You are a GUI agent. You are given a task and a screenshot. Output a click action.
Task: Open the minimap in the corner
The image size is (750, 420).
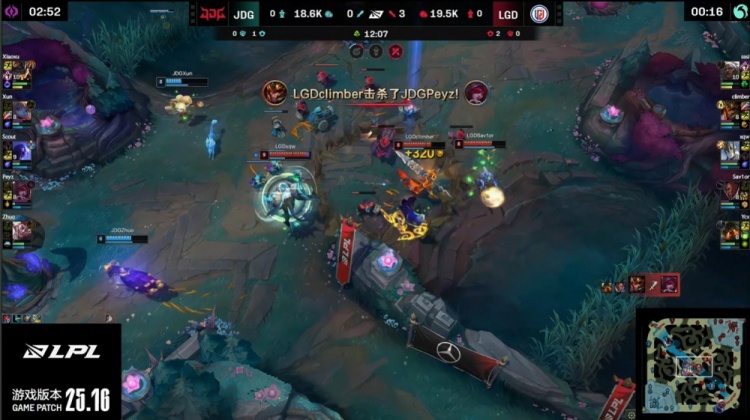tap(690, 364)
